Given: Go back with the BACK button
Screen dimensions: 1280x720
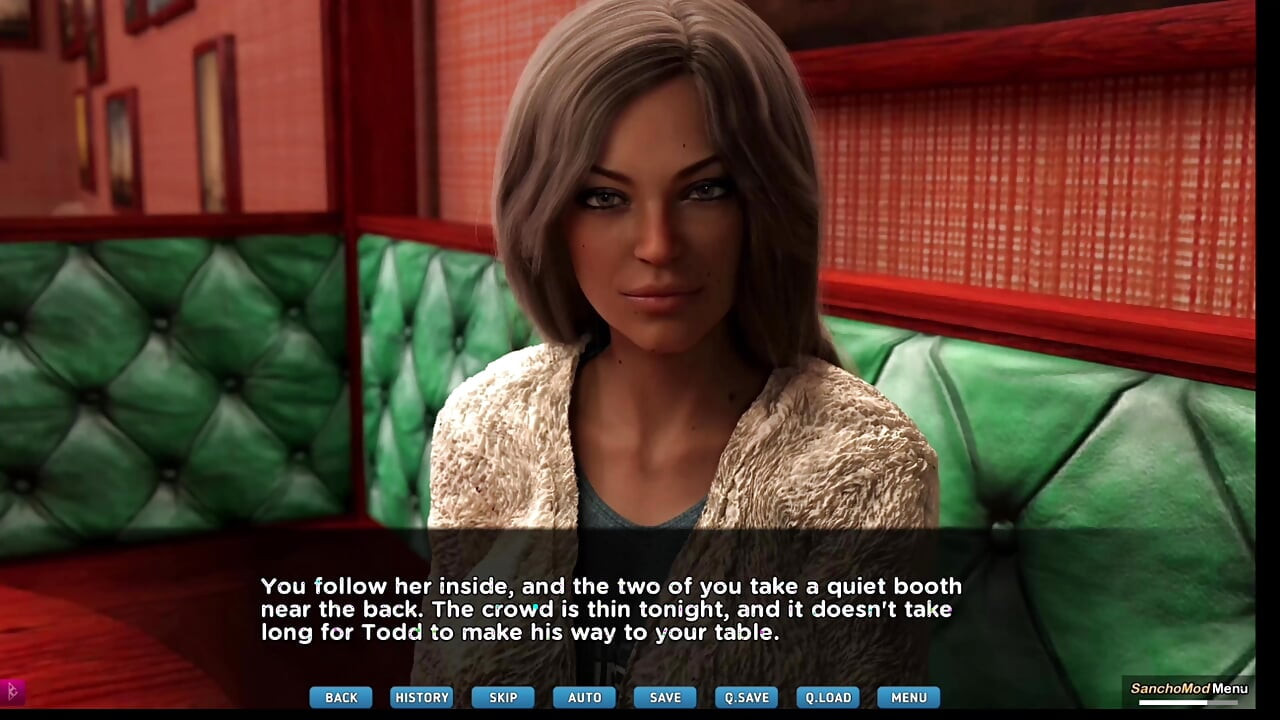Looking at the screenshot, I should [341, 697].
